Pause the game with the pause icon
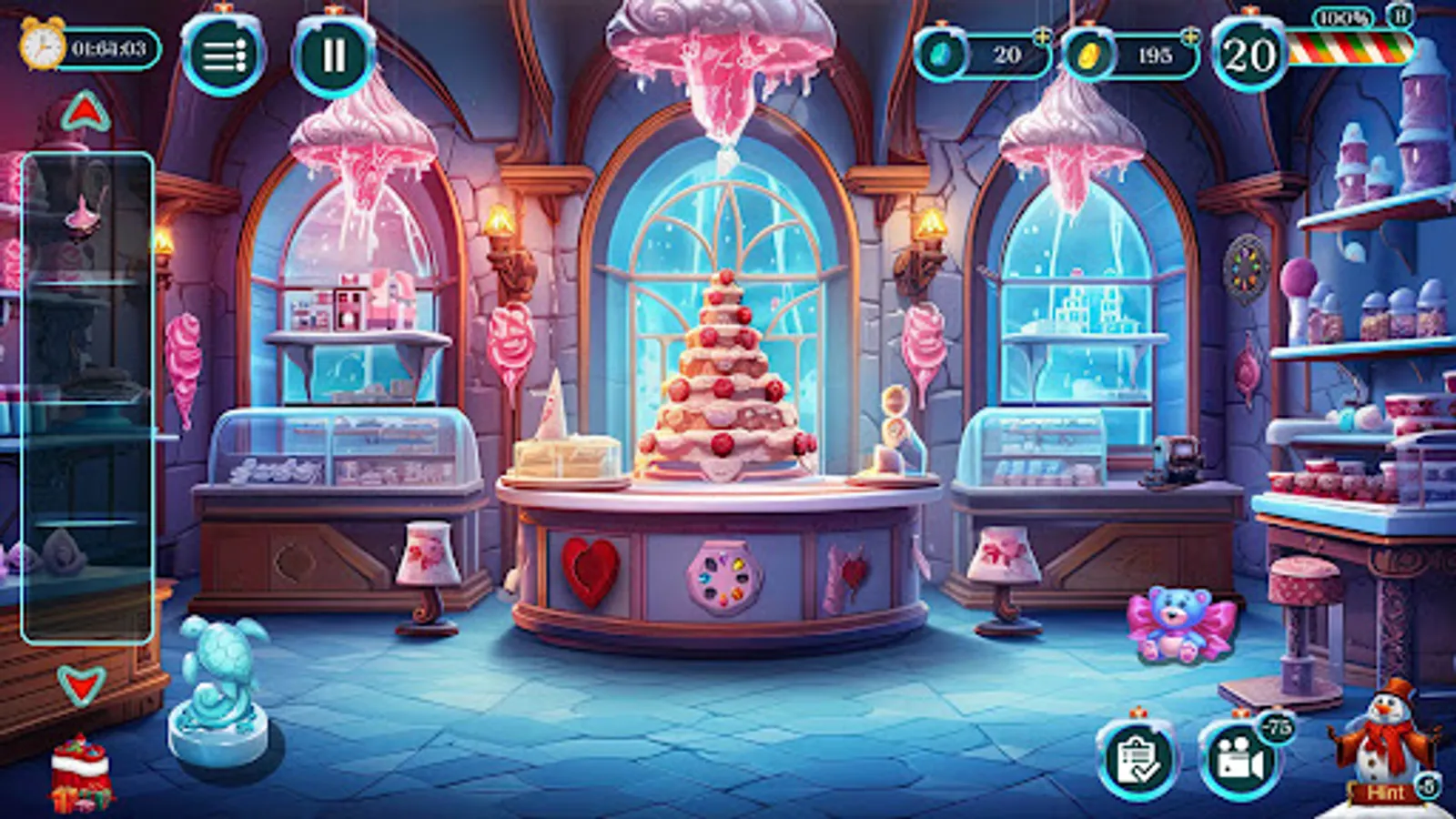Screen dimensions: 1456x819 pyautogui.click(x=334, y=53)
